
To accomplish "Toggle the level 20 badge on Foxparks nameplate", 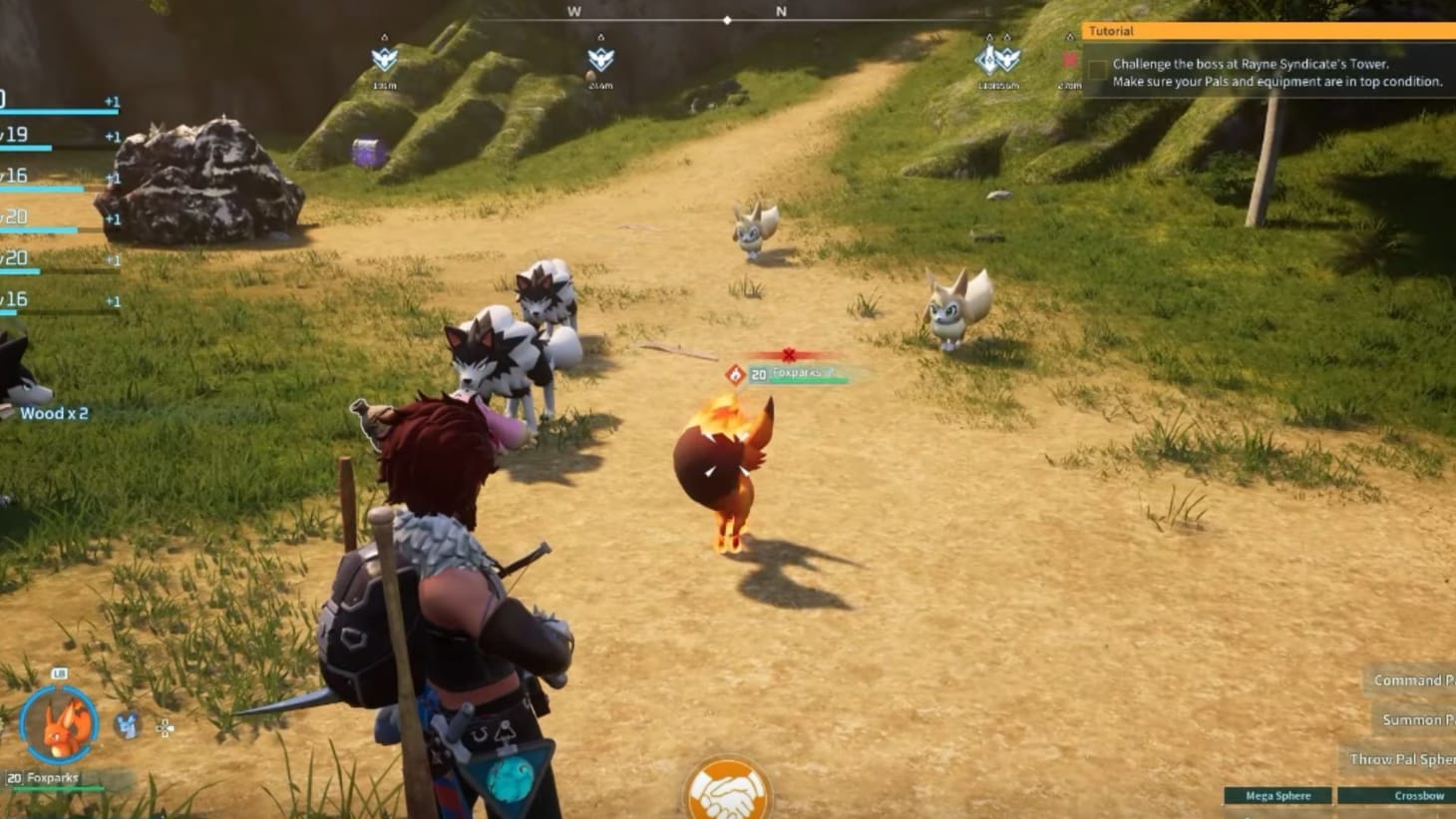I will click(x=758, y=373).
